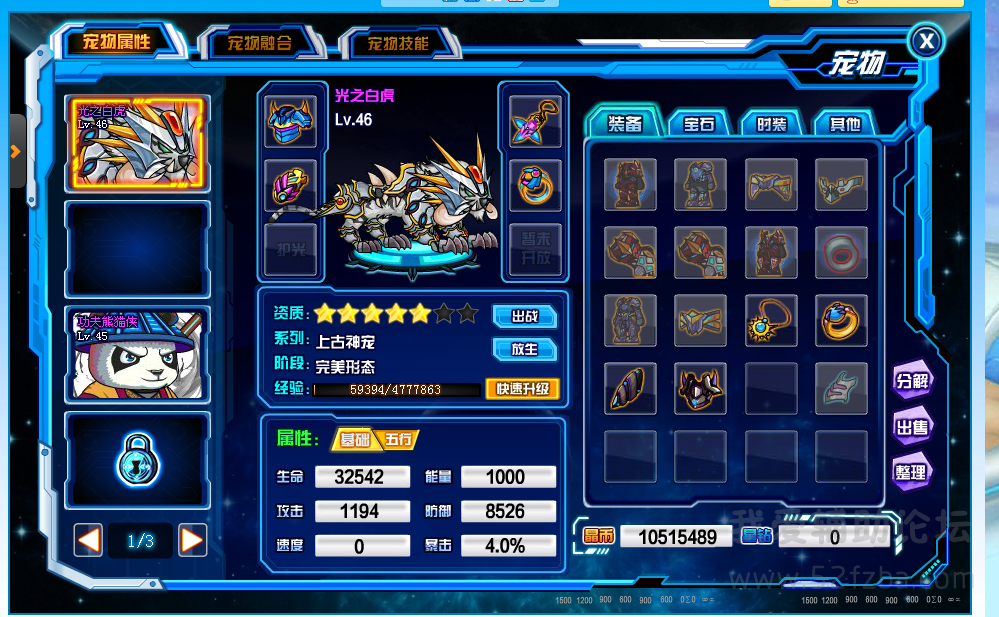Open the 其他 inventory tab
Viewport: 999px width, 617px height.
844,124
